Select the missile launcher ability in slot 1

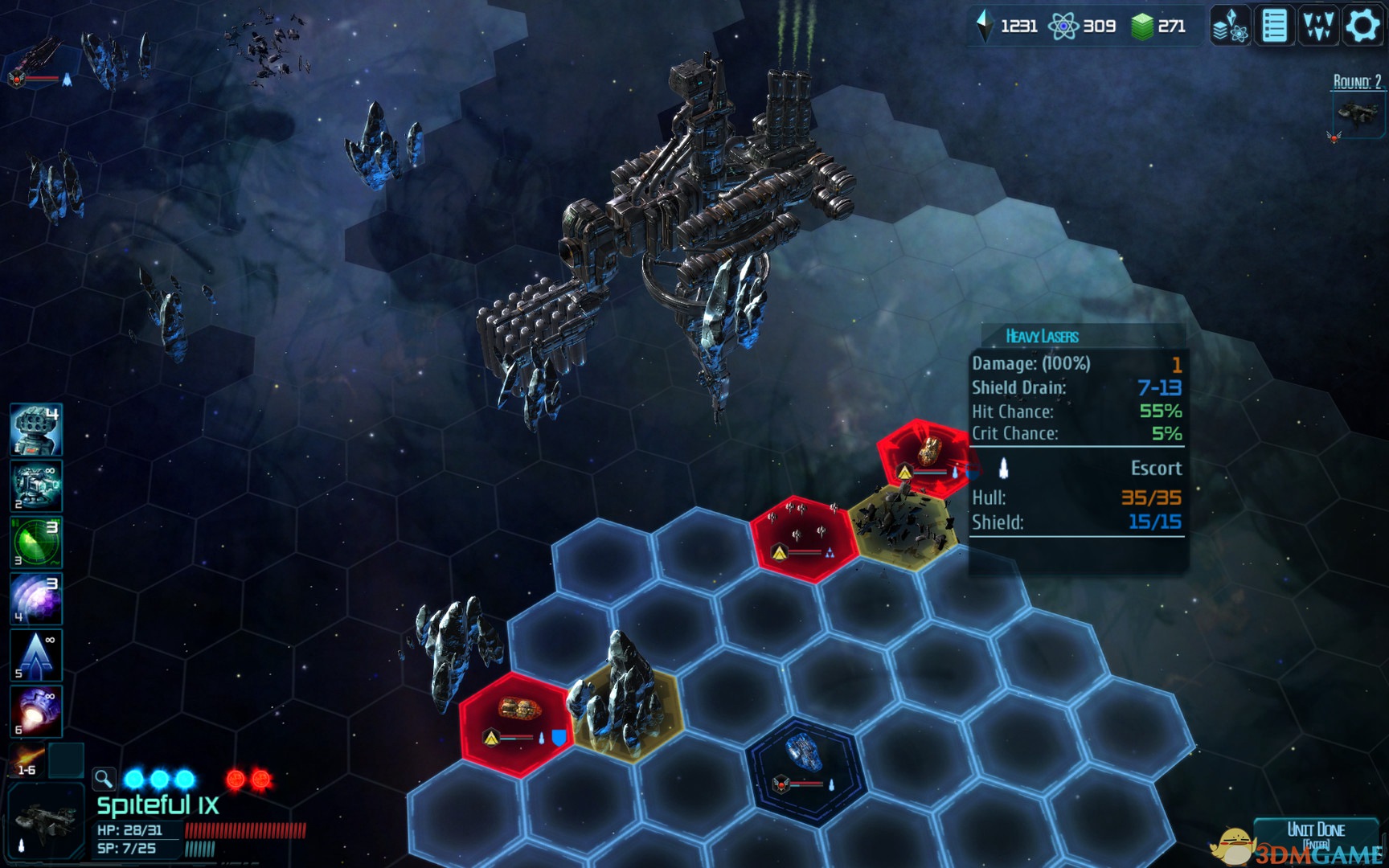click(x=35, y=430)
